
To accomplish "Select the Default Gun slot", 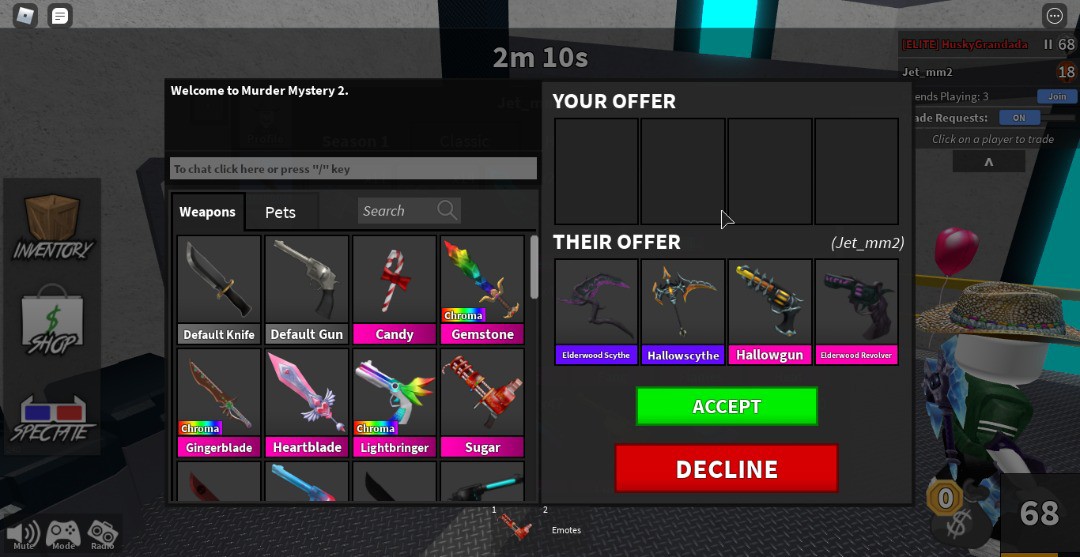I will point(307,289).
